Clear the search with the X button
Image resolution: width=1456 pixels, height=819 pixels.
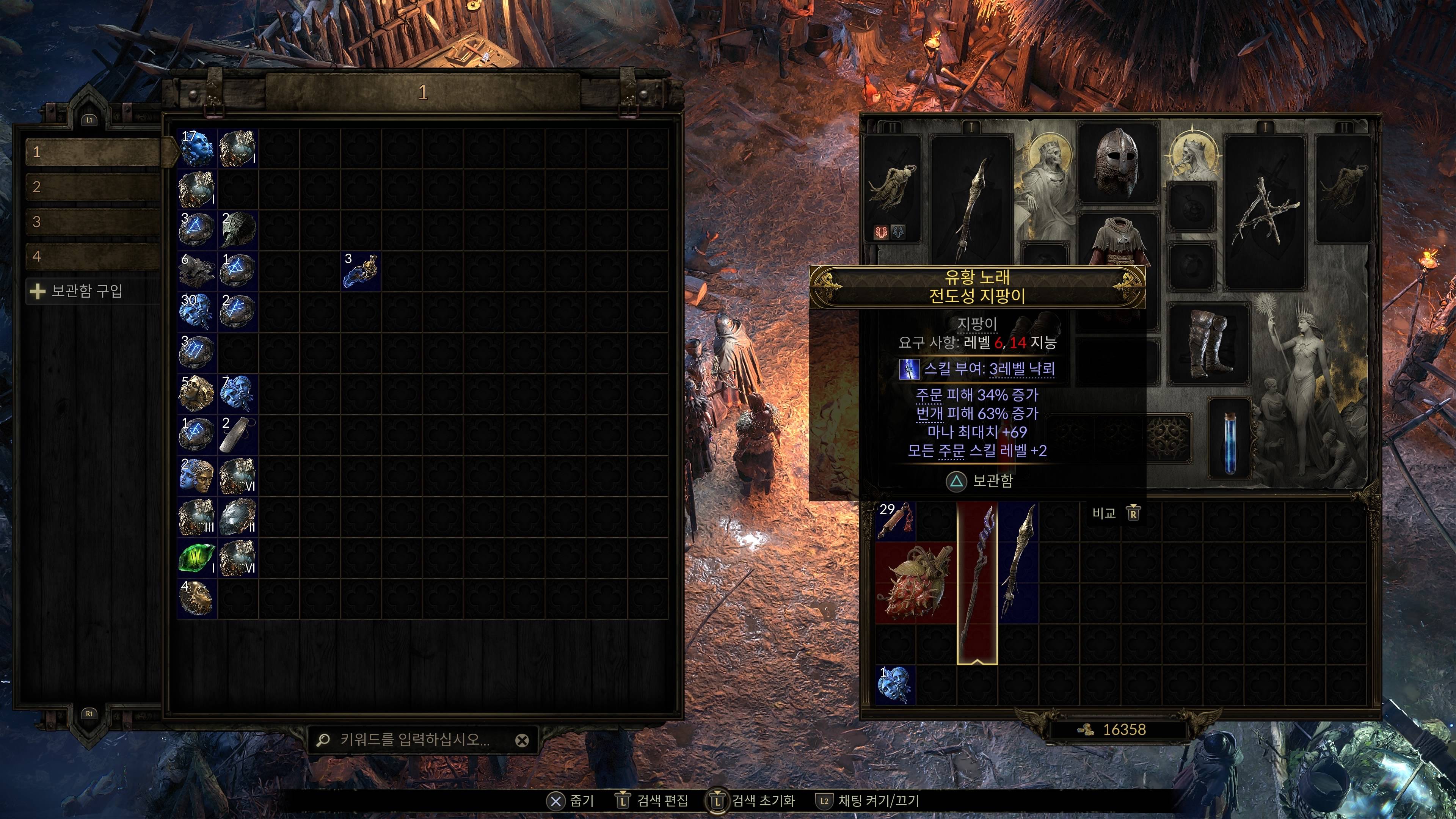[x=522, y=741]
